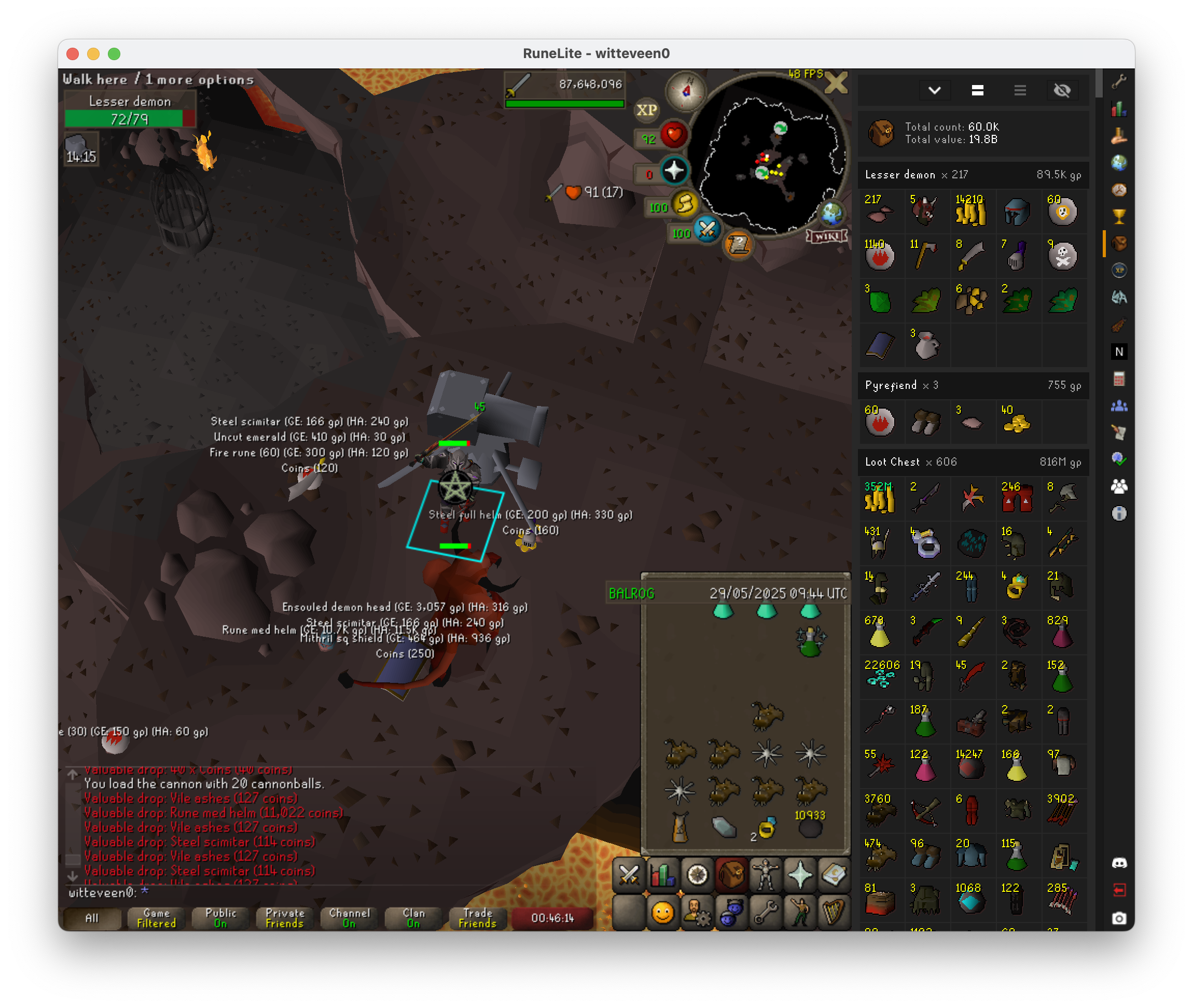Show the Spellbook tab
This screenshot has width=1193, height=1008.
[x=834, y=875]
